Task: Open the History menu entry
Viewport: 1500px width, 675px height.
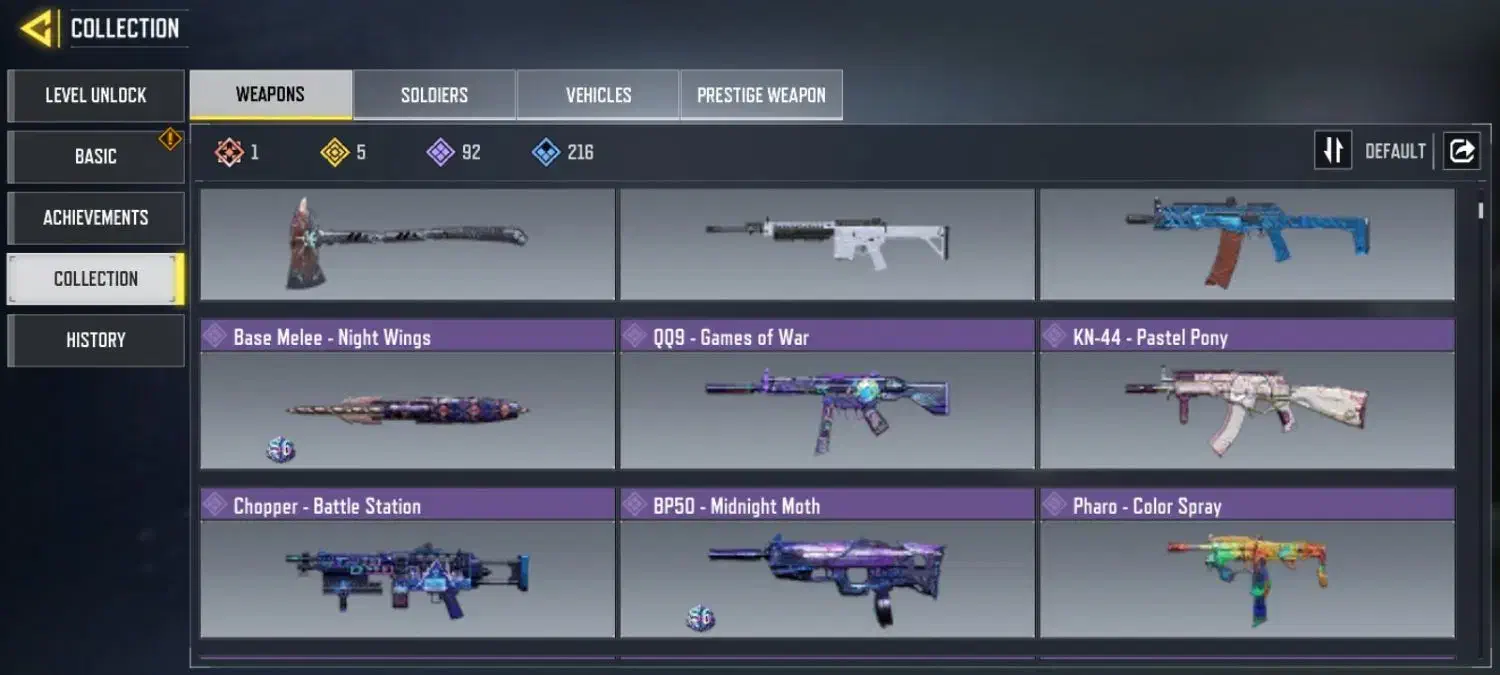Action: tap(96, 340)
